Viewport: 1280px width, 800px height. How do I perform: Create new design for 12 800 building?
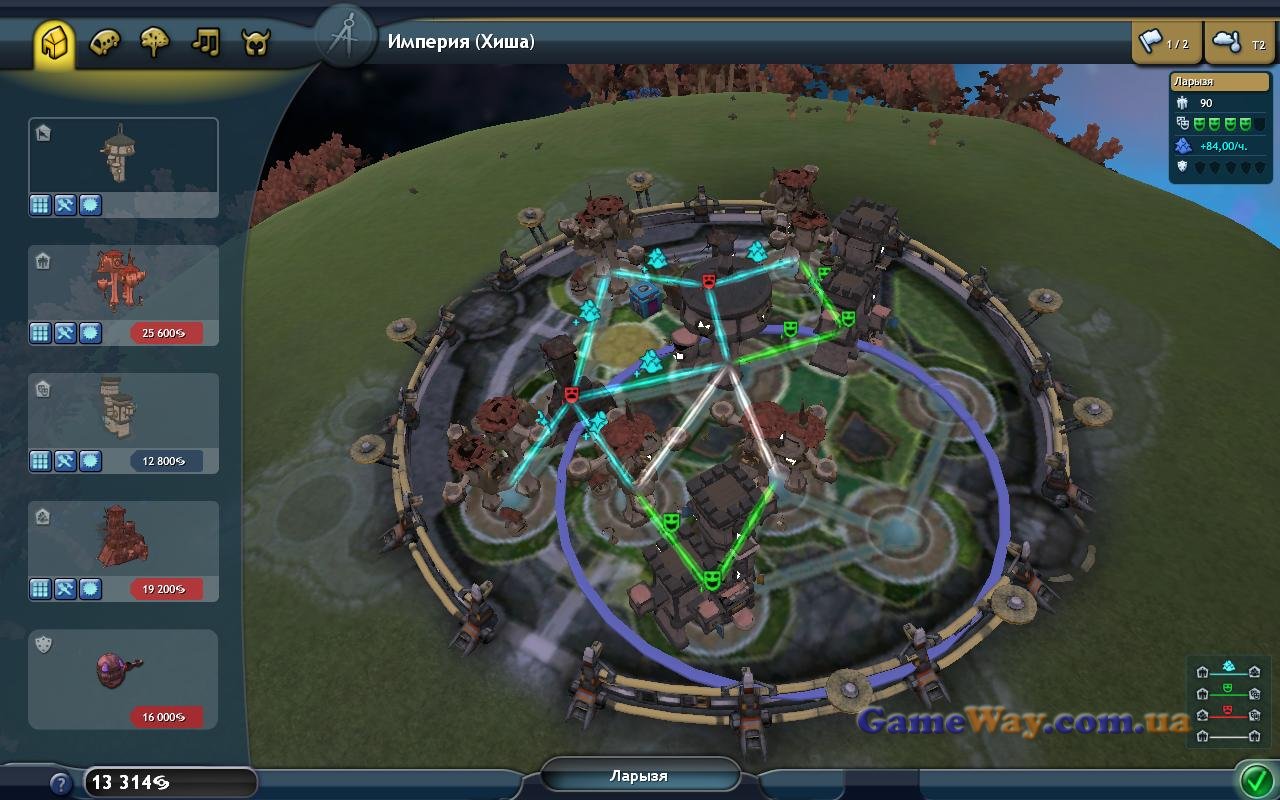pyautogui.click(x=90, y=461)
